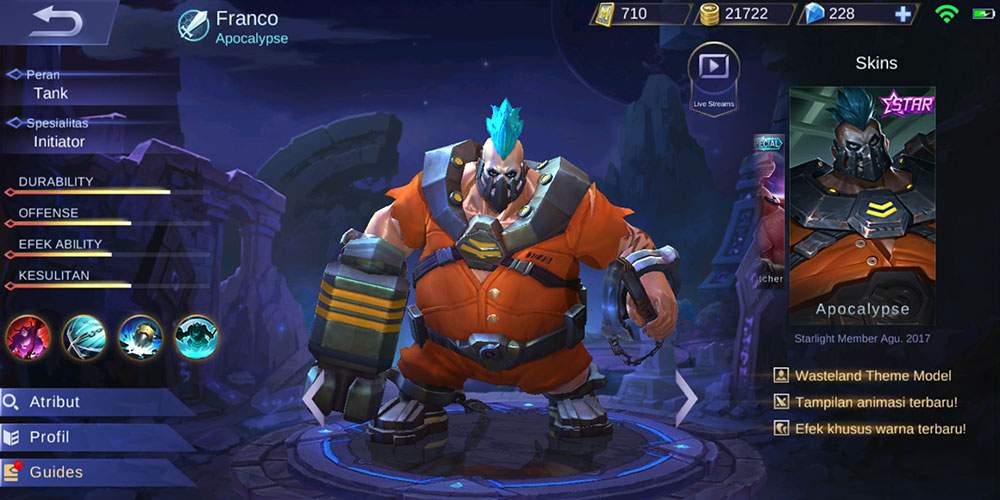The height and width of the screenshot is (500, 1000).
Task: View the hook chain skill icon
Action: [x=84, y=337]
